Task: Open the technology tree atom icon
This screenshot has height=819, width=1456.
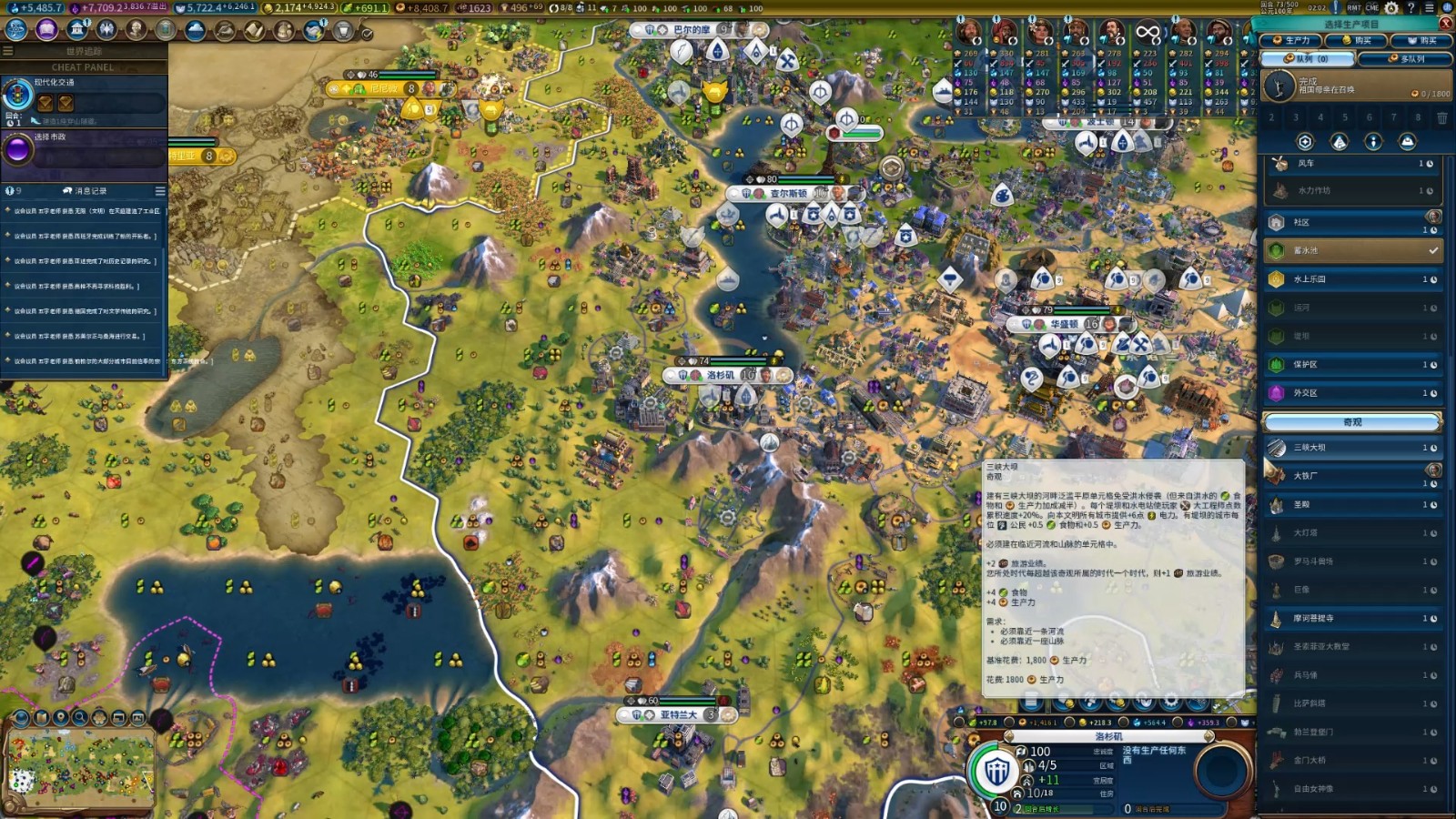Action: pos(16,30)
